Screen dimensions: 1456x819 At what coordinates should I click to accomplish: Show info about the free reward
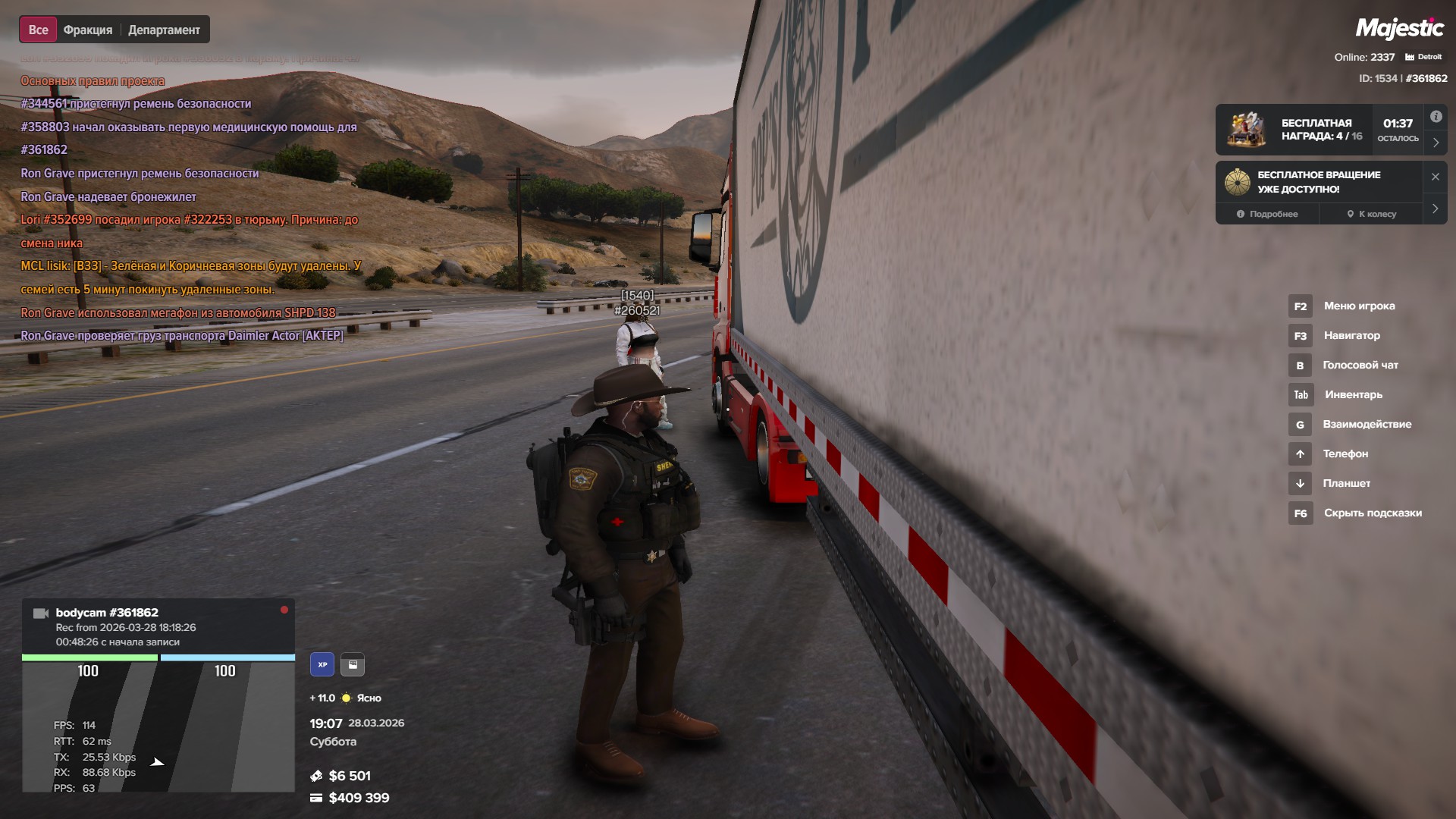pyautogui.click(x=1436, y=117)
